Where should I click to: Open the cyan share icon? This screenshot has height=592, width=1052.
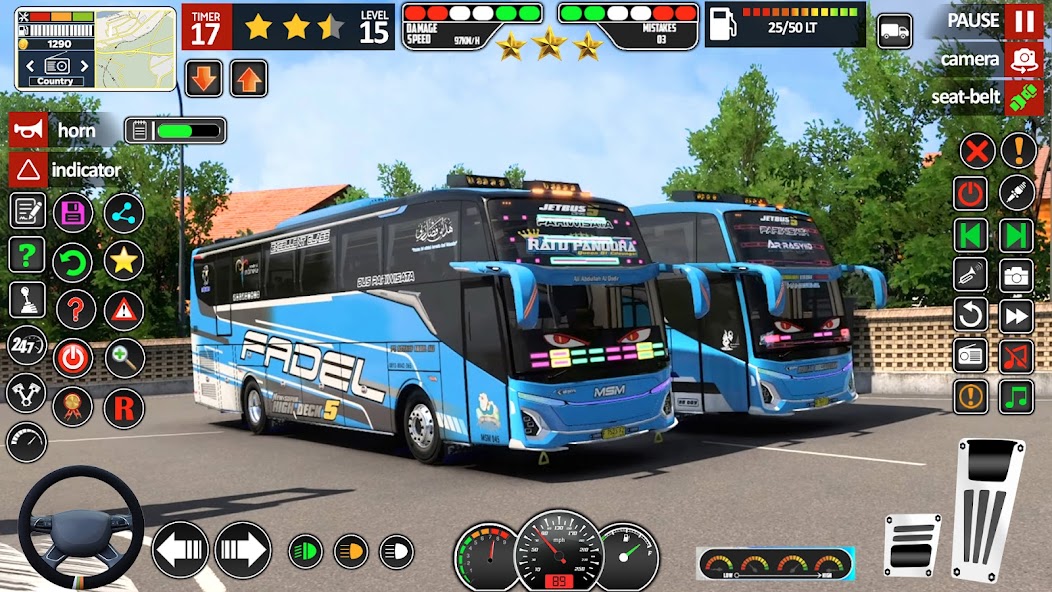[124, 212]
